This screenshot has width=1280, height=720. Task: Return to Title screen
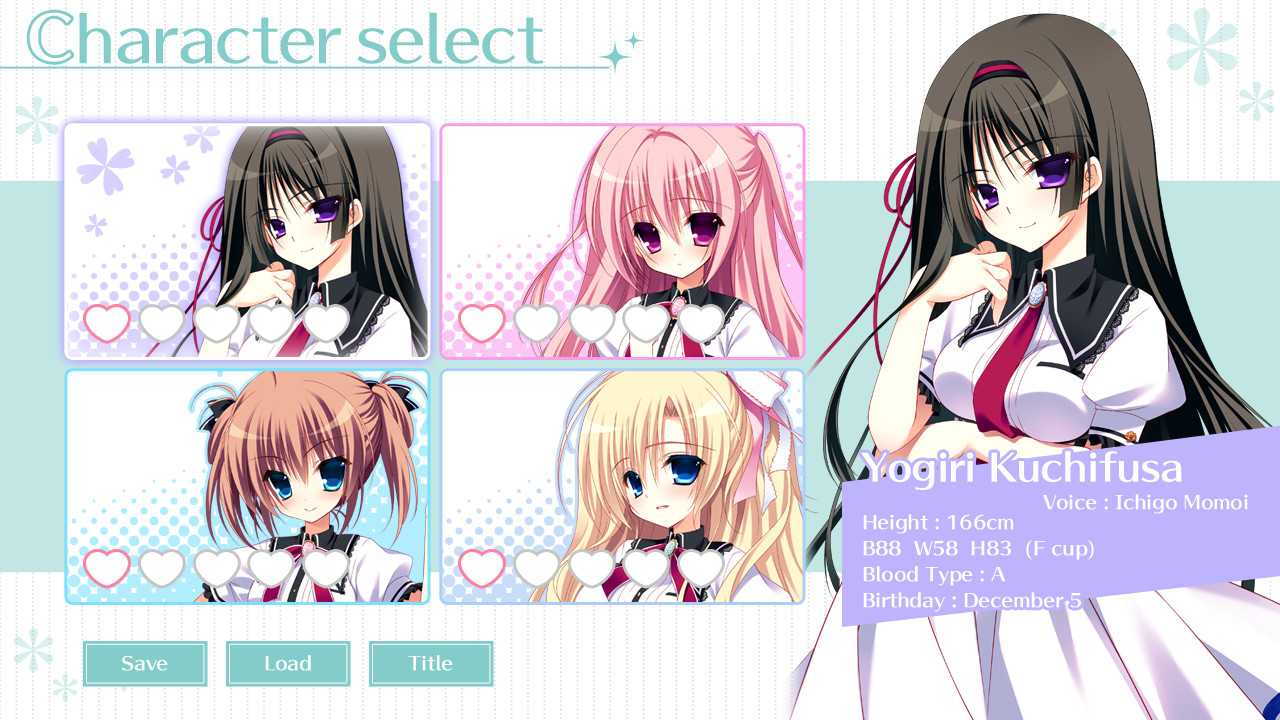pos(431,663)
